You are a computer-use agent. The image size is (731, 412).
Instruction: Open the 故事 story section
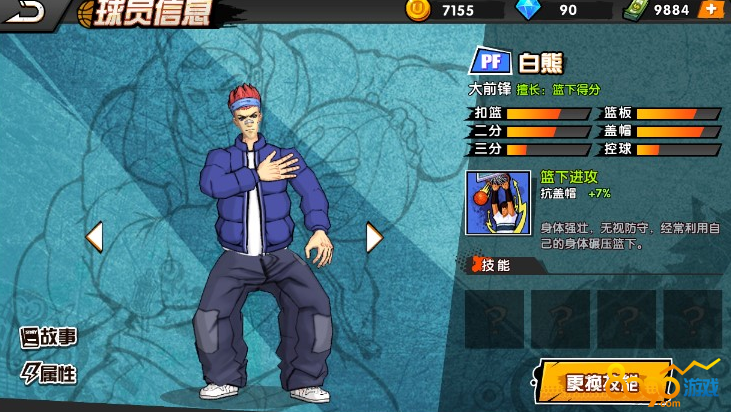pos(50,338)
